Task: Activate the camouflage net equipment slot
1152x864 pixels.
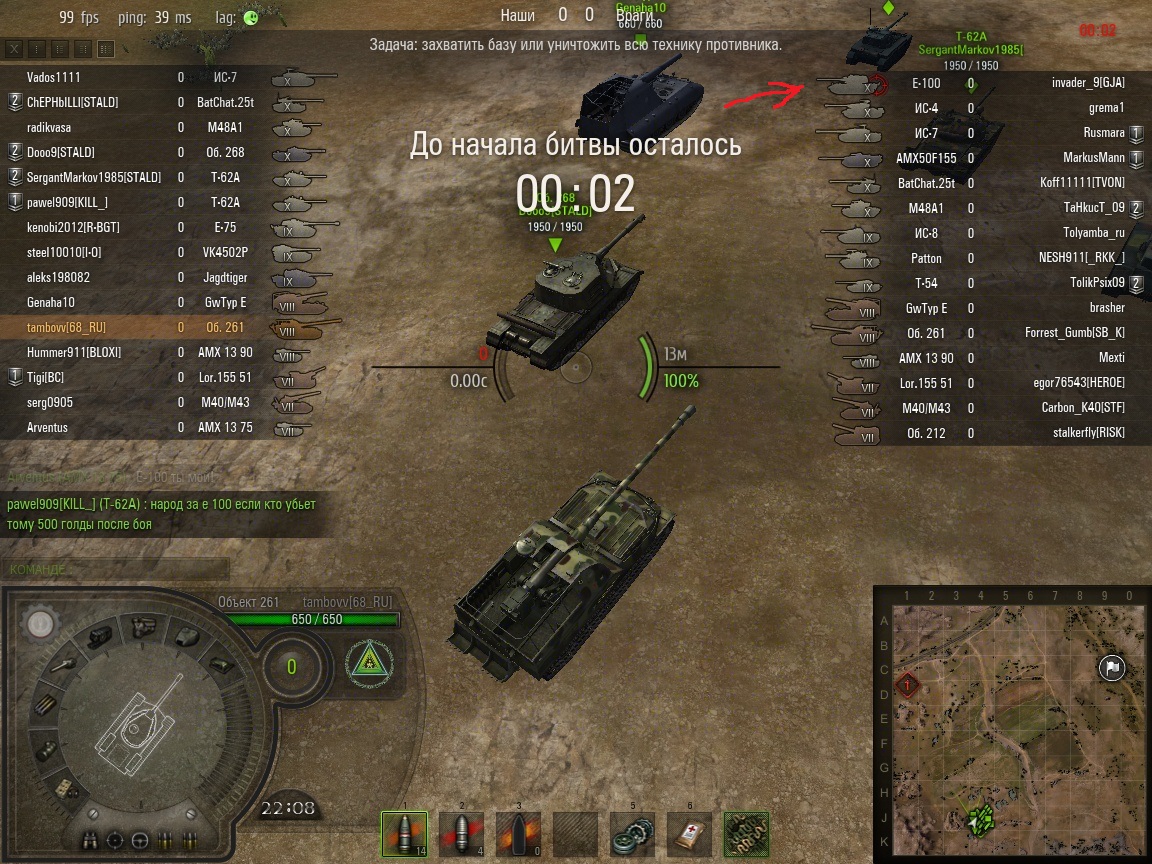Action: click(746, 832)
